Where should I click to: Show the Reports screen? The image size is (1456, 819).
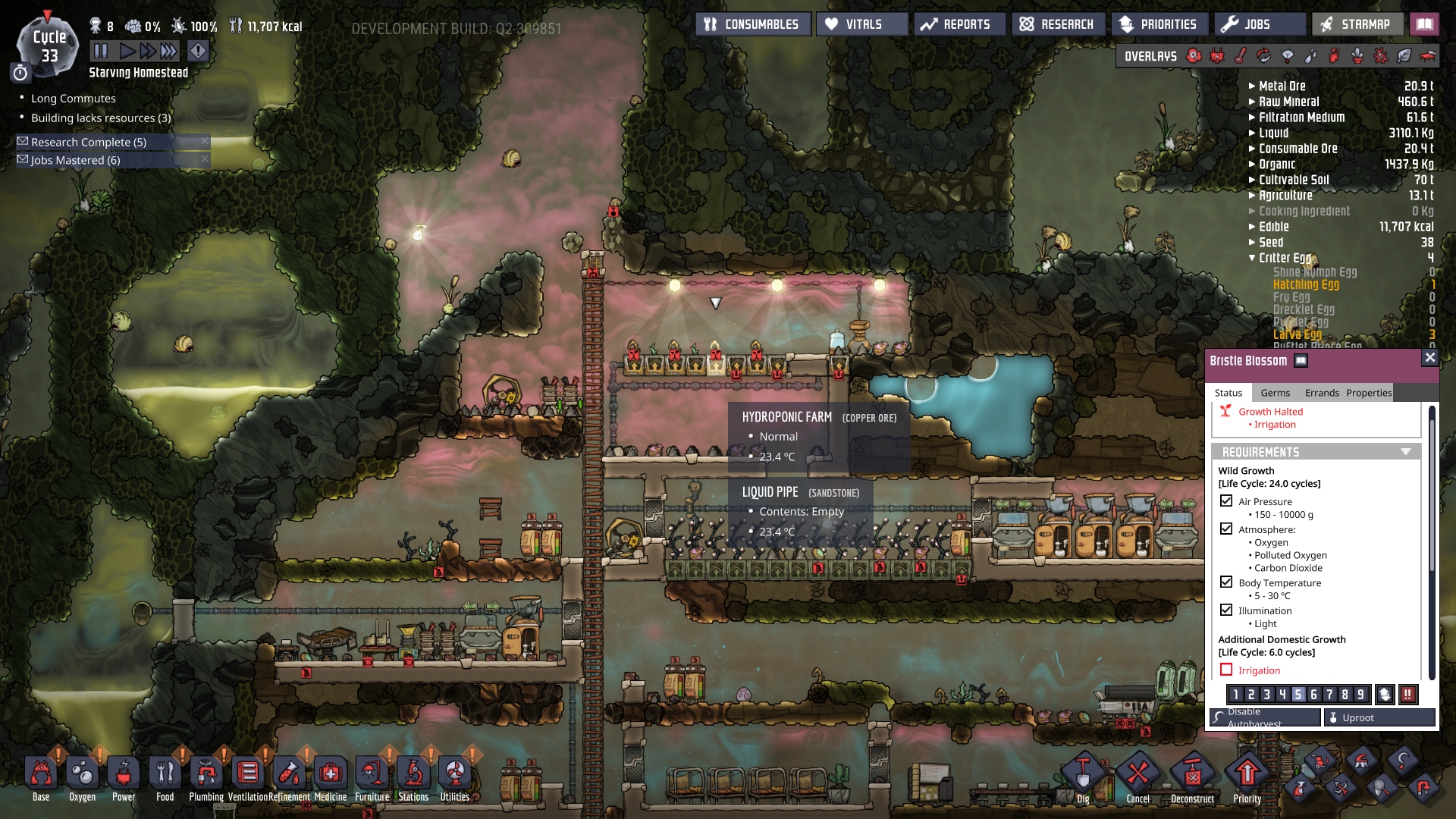point(959,24)
